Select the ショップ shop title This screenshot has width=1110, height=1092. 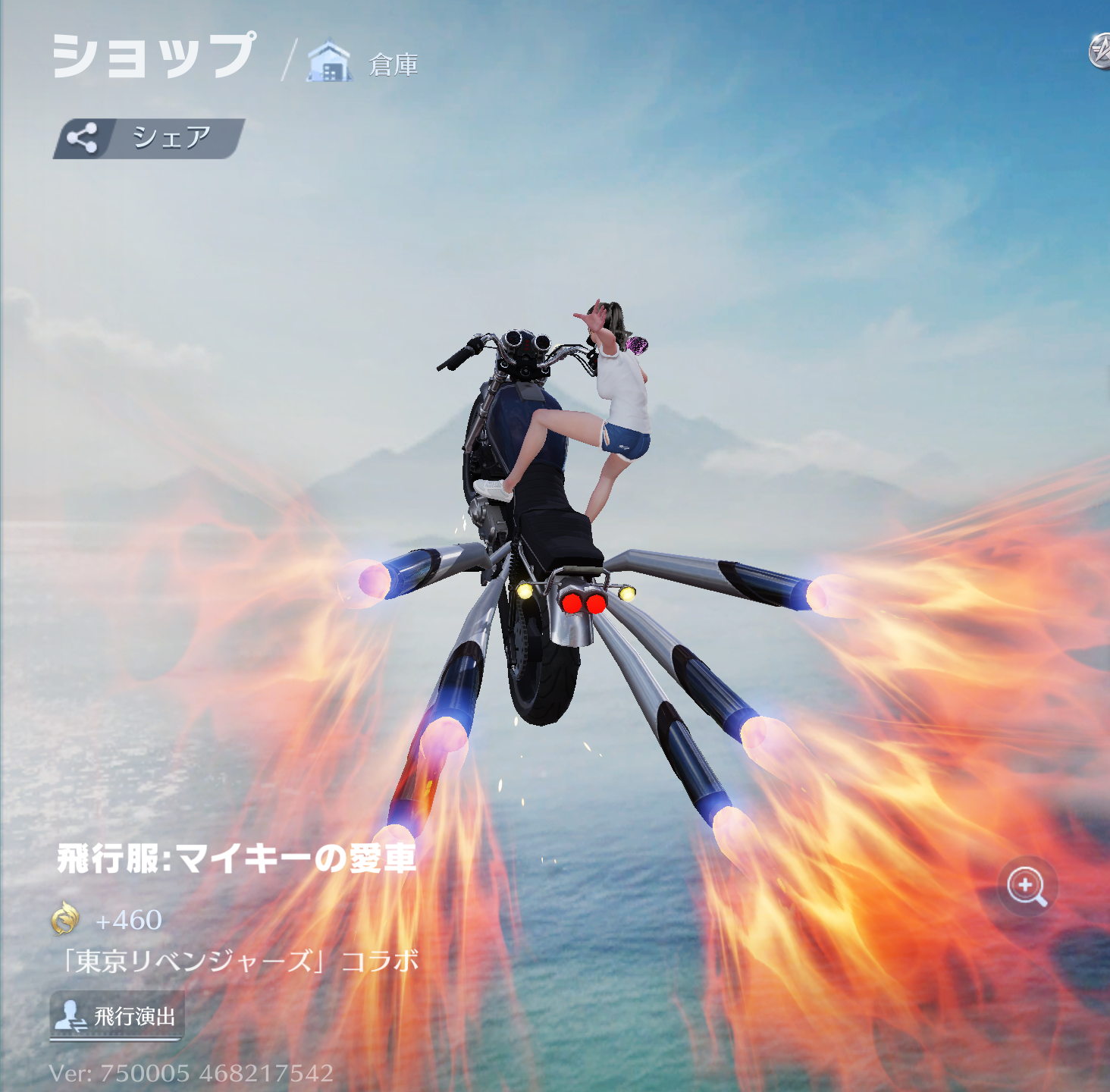coord(154,56)
